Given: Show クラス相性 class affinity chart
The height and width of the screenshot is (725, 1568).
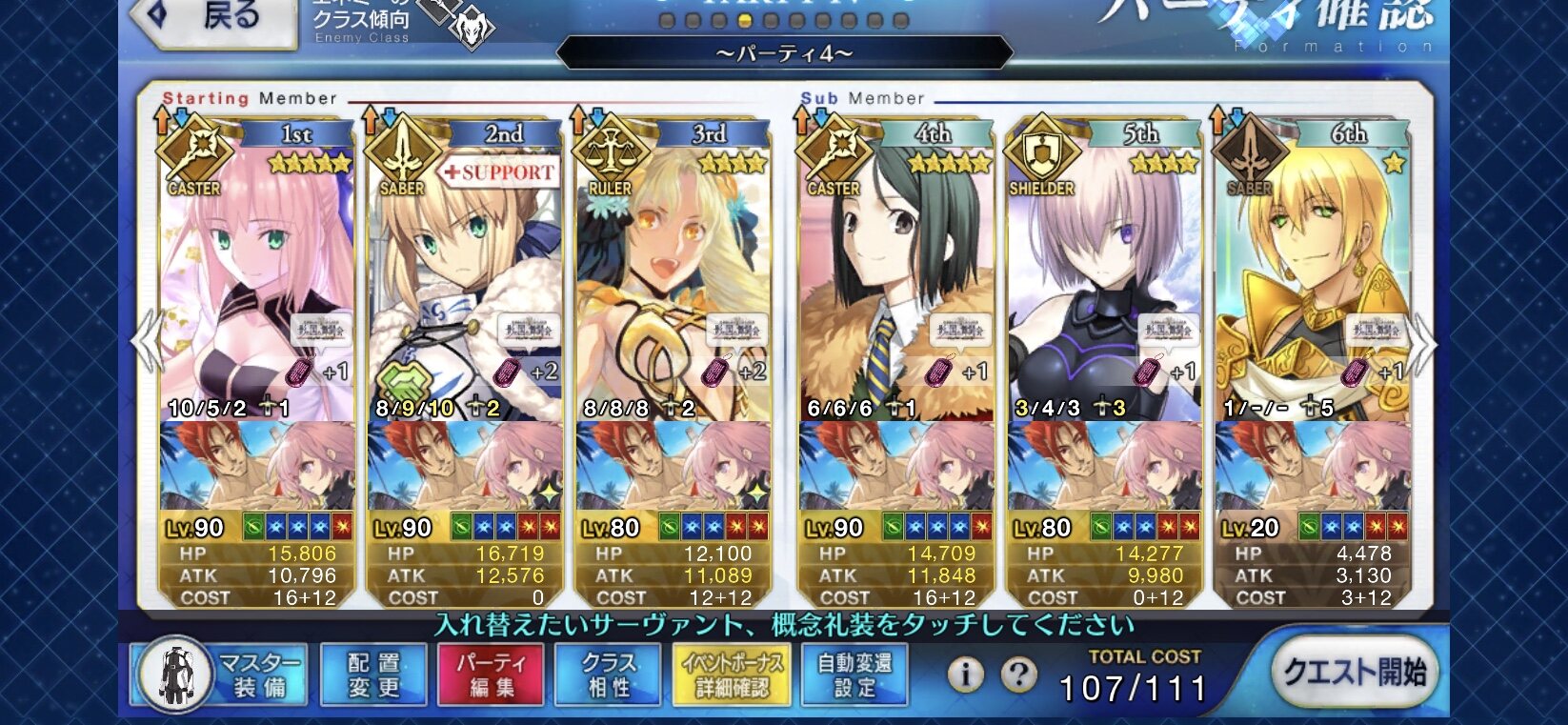Looking at the screenshot, I should [609, 675].
